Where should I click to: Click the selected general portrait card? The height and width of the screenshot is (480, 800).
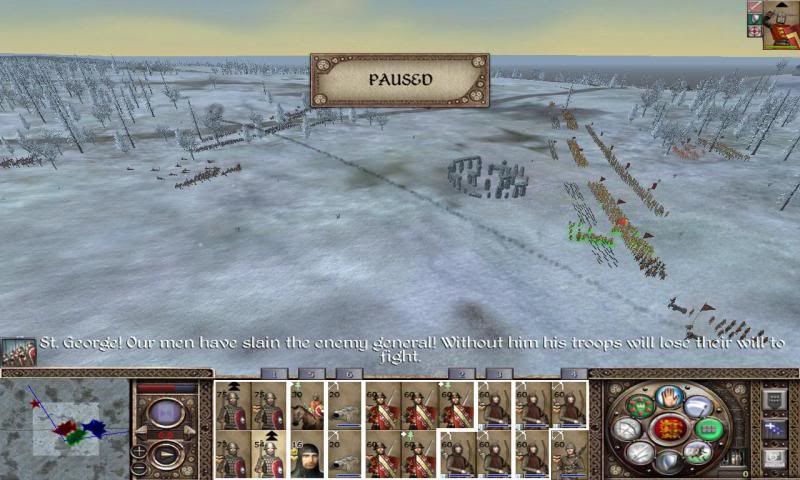pos(781,24)
